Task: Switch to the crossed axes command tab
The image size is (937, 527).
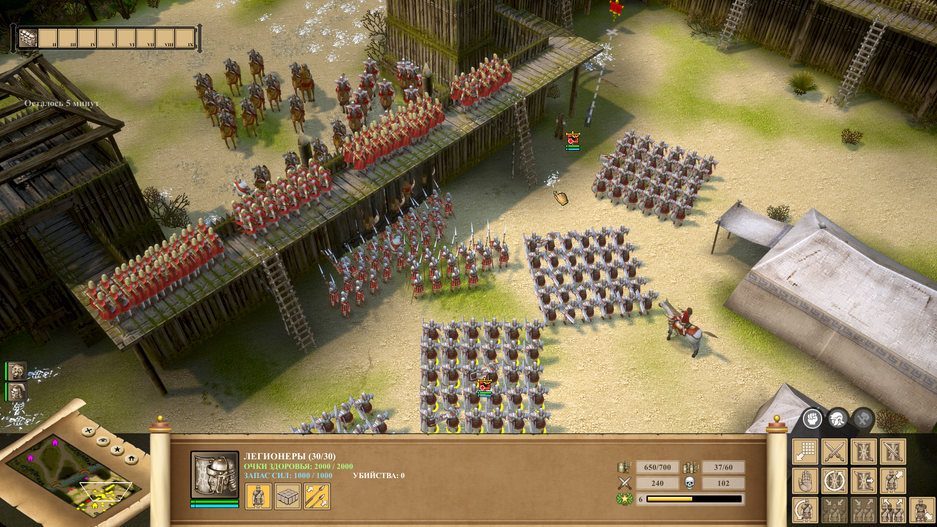Action: pos(862,419)
